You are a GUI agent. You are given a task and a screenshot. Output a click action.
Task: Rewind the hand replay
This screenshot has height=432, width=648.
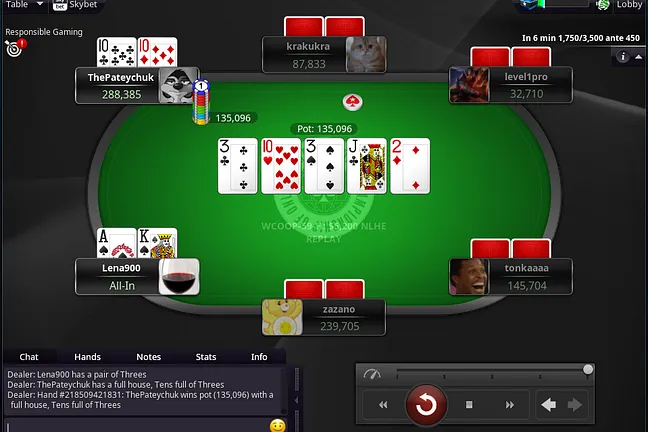pyautogui.click(x=382, y=405)
